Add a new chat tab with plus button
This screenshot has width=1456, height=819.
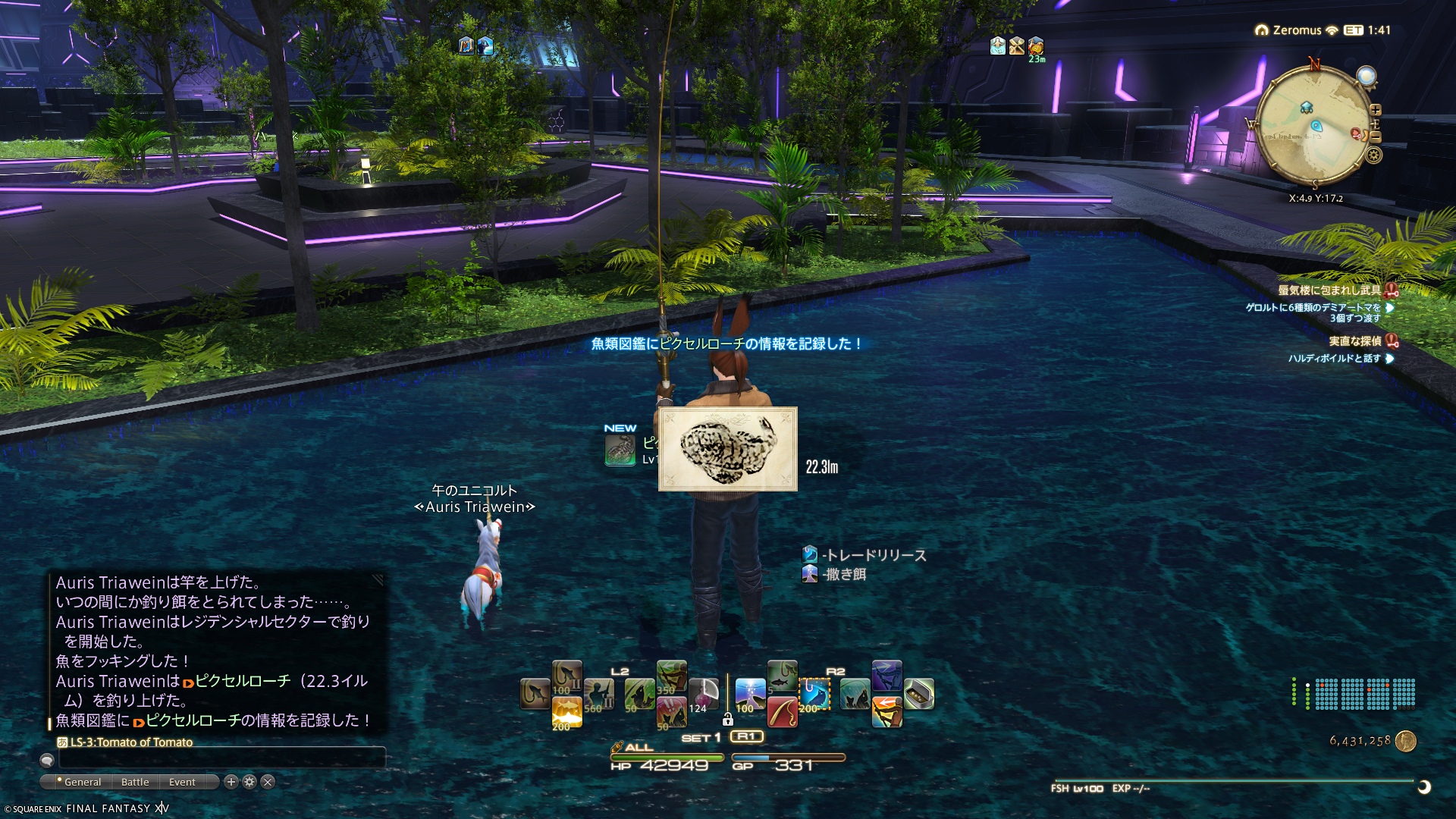coord(231,782)
